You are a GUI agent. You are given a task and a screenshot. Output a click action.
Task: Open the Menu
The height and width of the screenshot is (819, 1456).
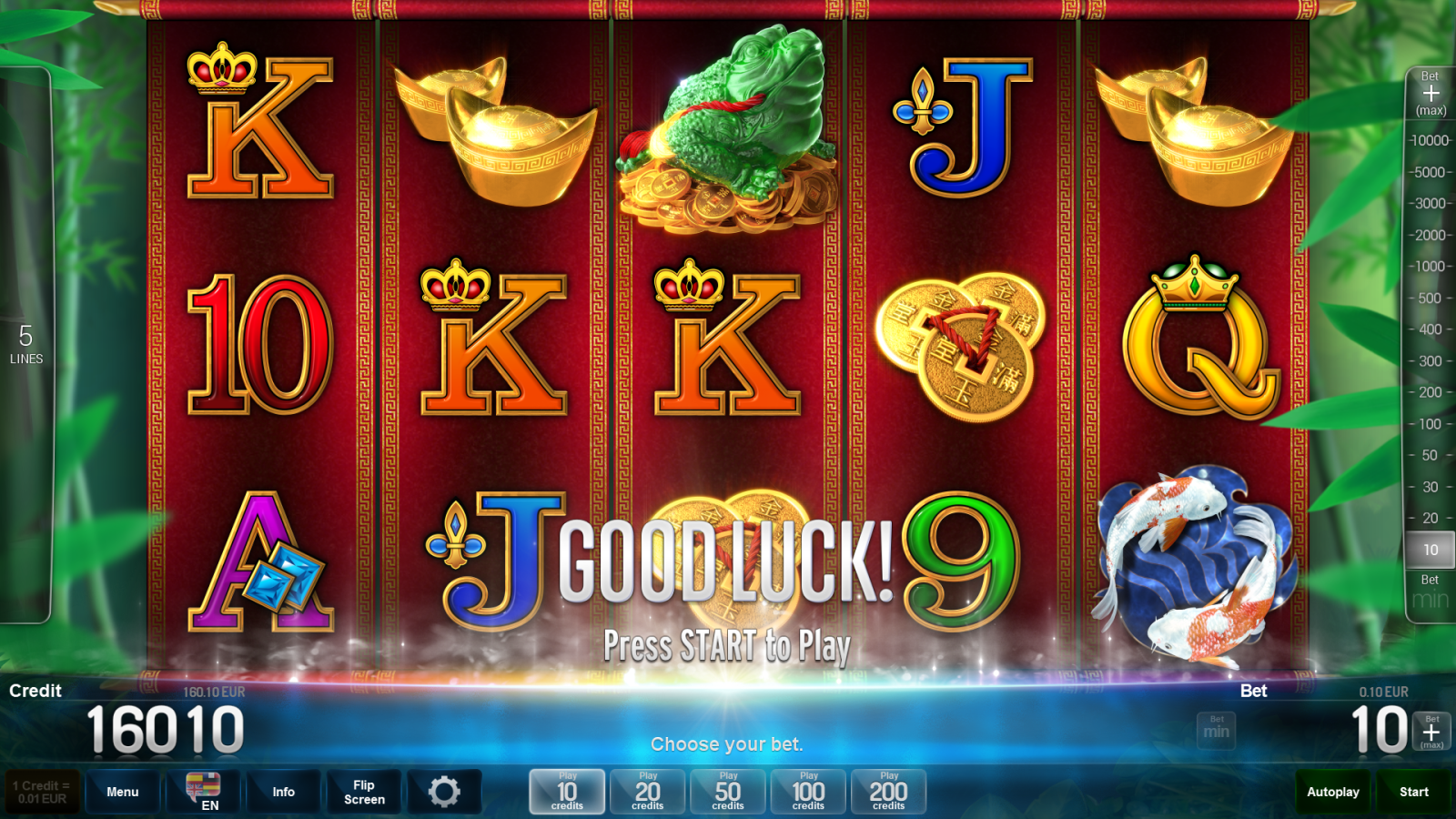(122, 792)
